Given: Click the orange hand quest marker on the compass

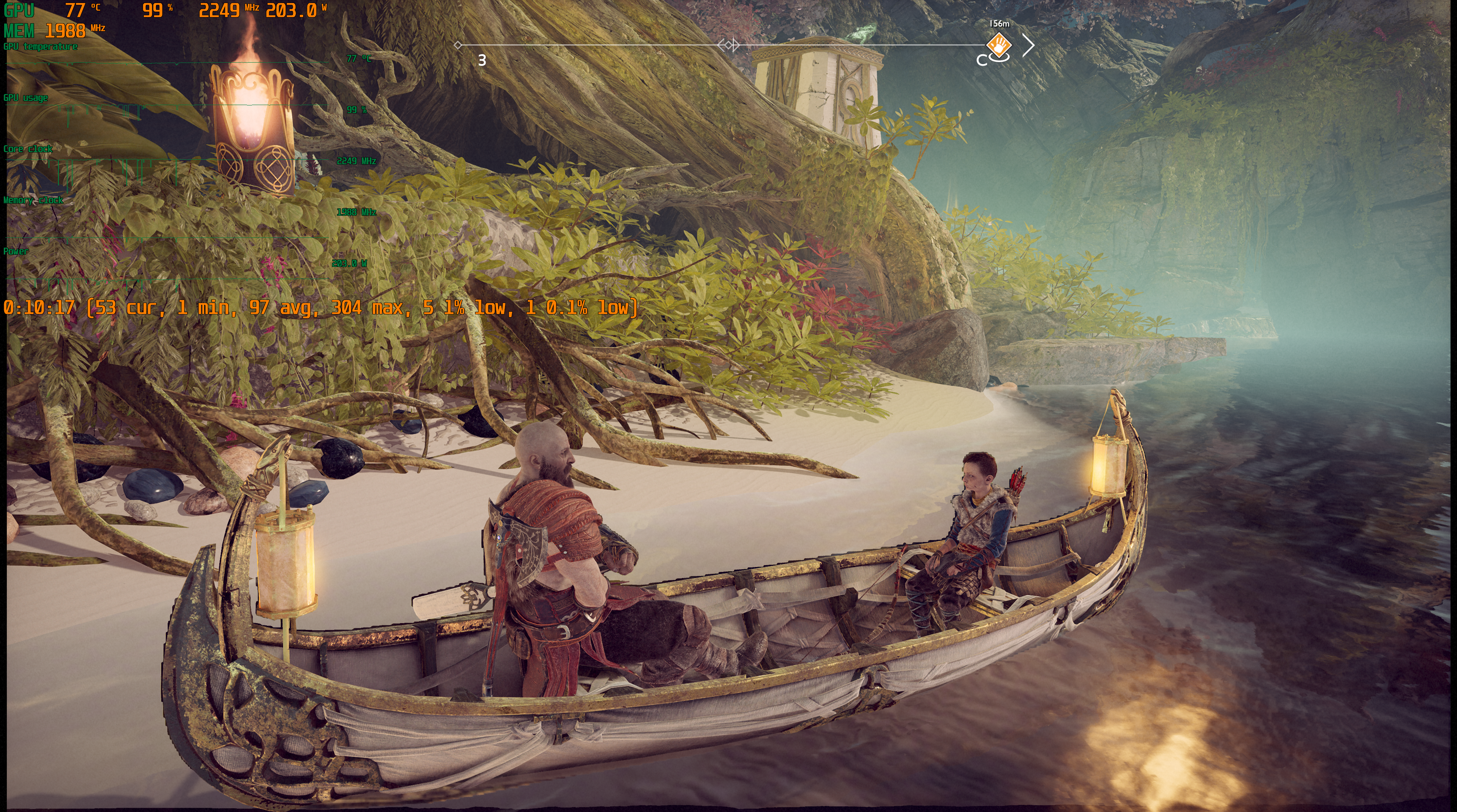Looking at the screenshot, I should click(x=999, y=44).
